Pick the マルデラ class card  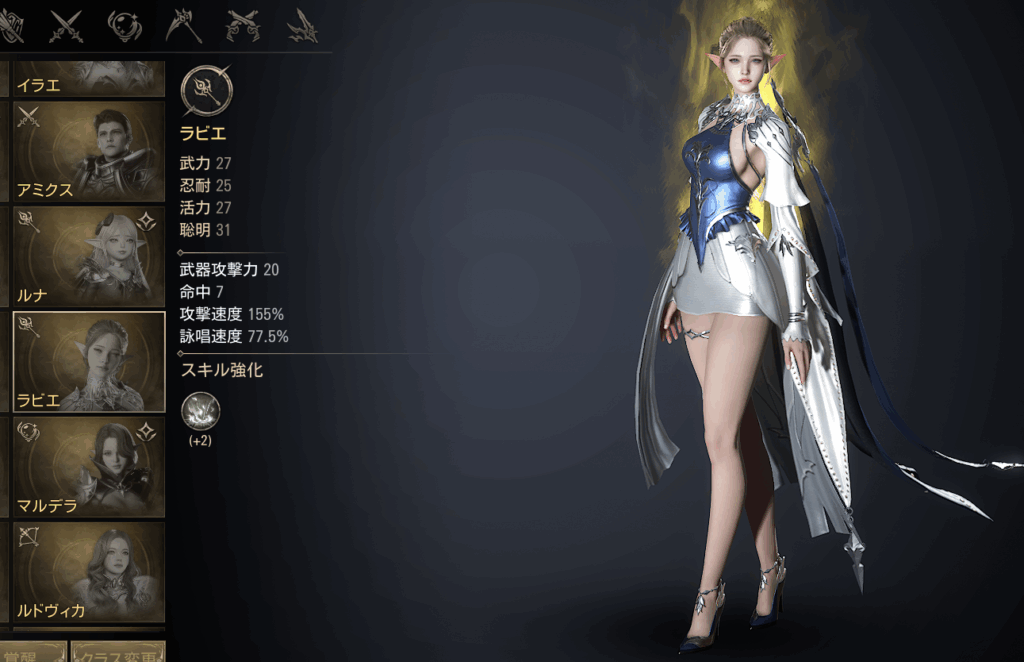pos(88,466)
